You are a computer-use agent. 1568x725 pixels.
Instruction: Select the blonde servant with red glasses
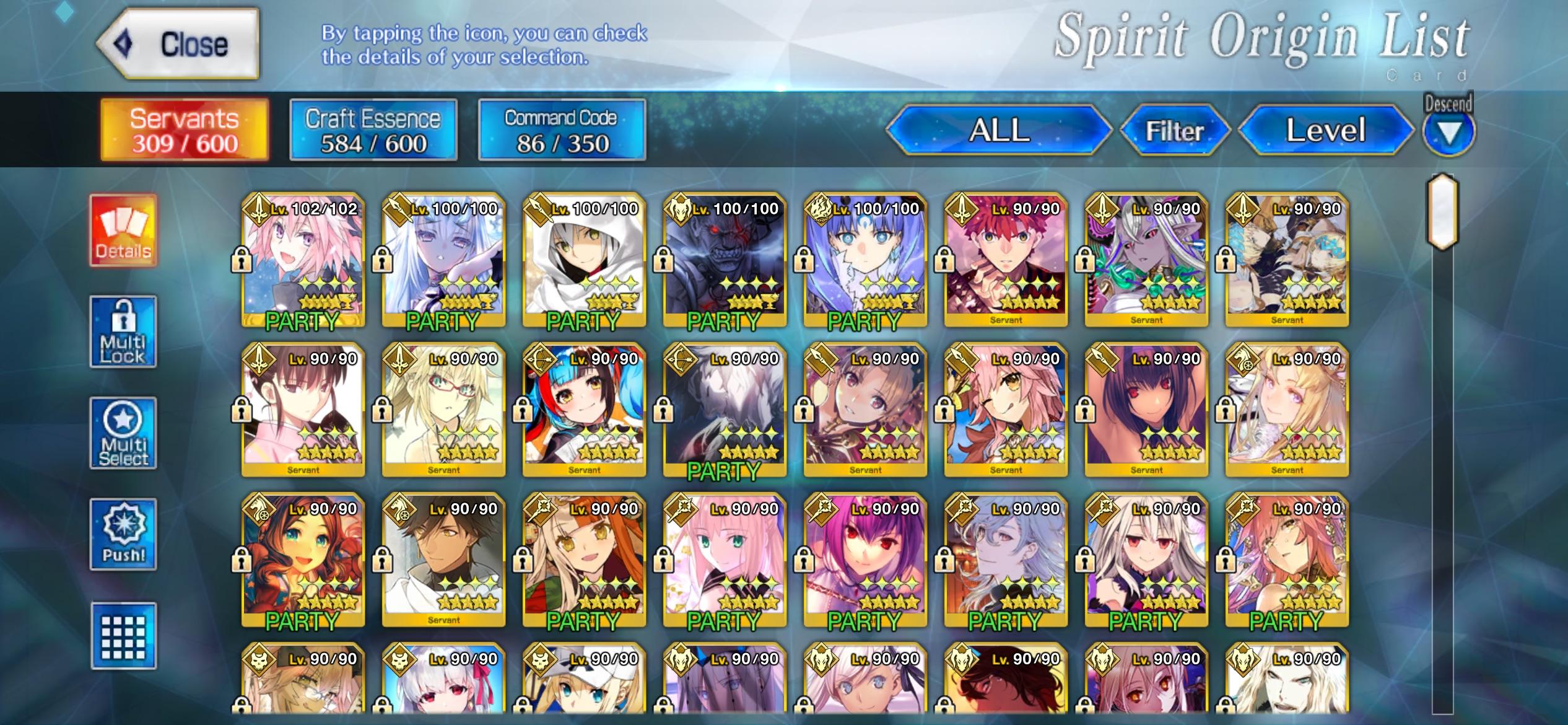[x=443, y=410]
